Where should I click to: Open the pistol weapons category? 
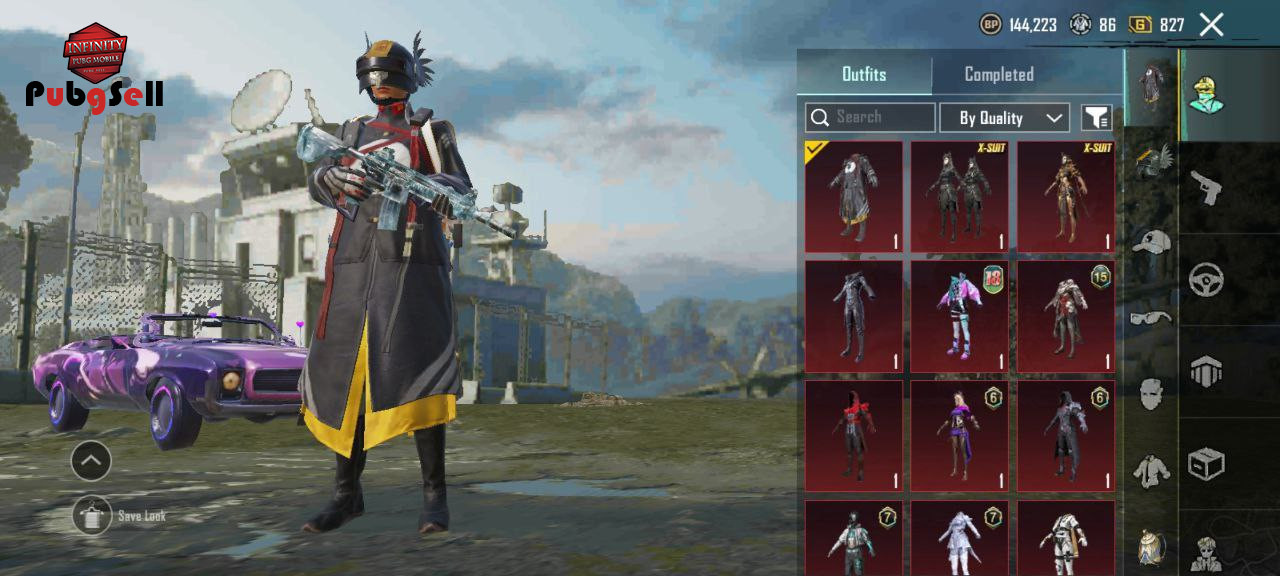pos(1206,187)
